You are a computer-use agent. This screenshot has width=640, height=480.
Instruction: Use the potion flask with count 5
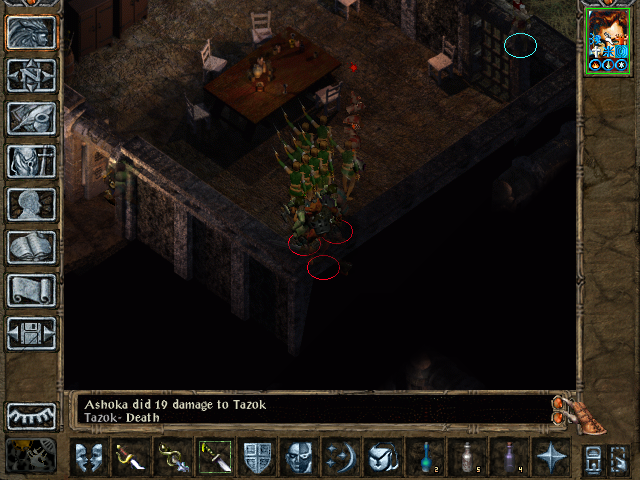467,457
